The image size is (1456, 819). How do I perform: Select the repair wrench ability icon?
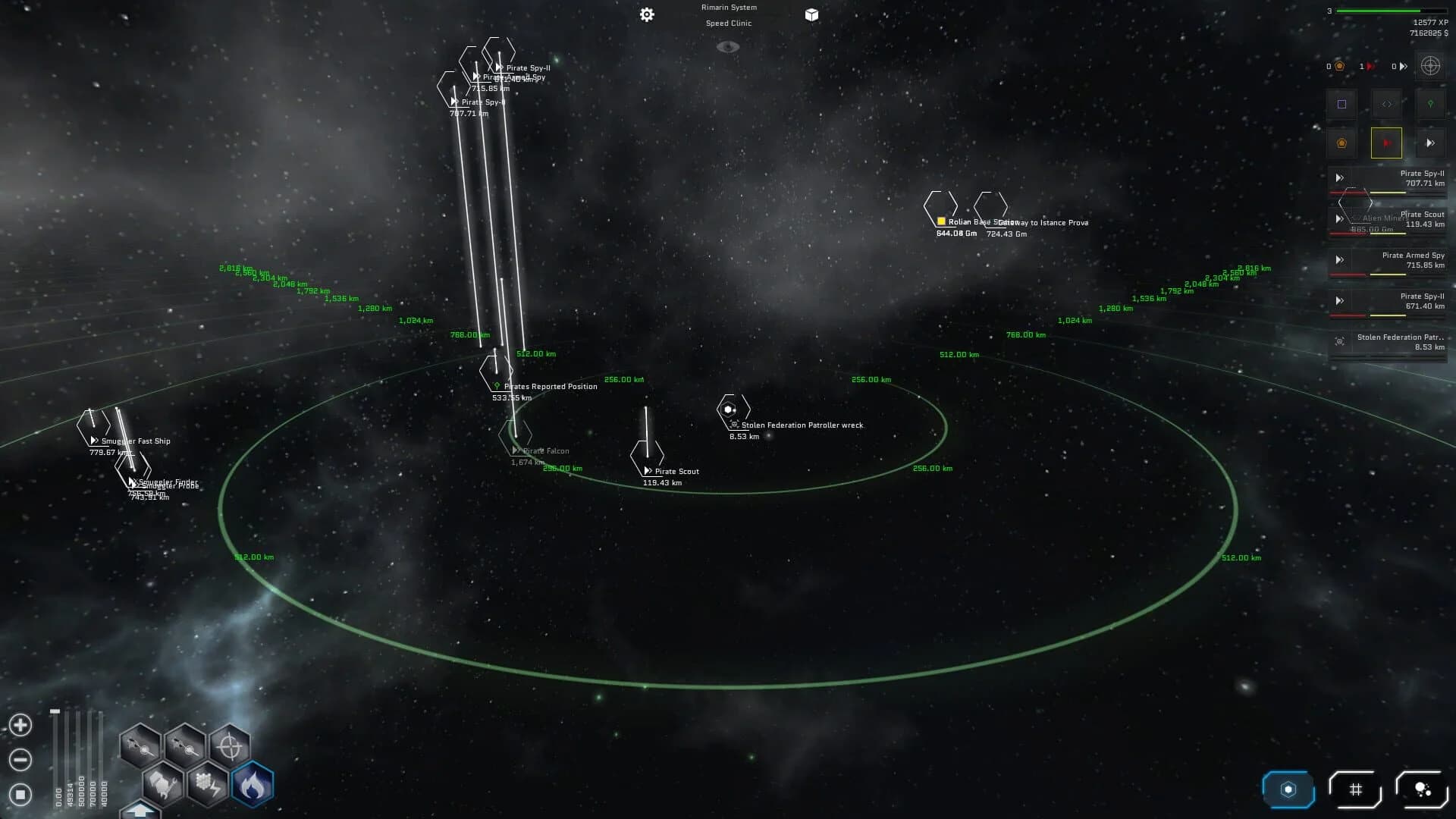(165, 784)
